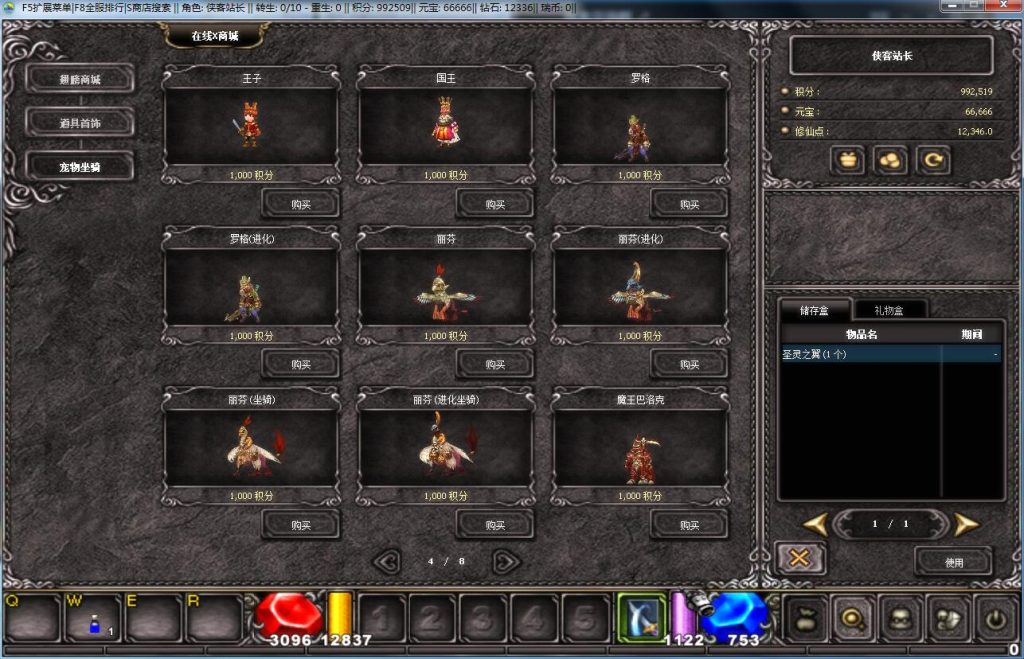Select the sword skill icon
This screenshot has width=1024, height=659.
coord(640,616)
